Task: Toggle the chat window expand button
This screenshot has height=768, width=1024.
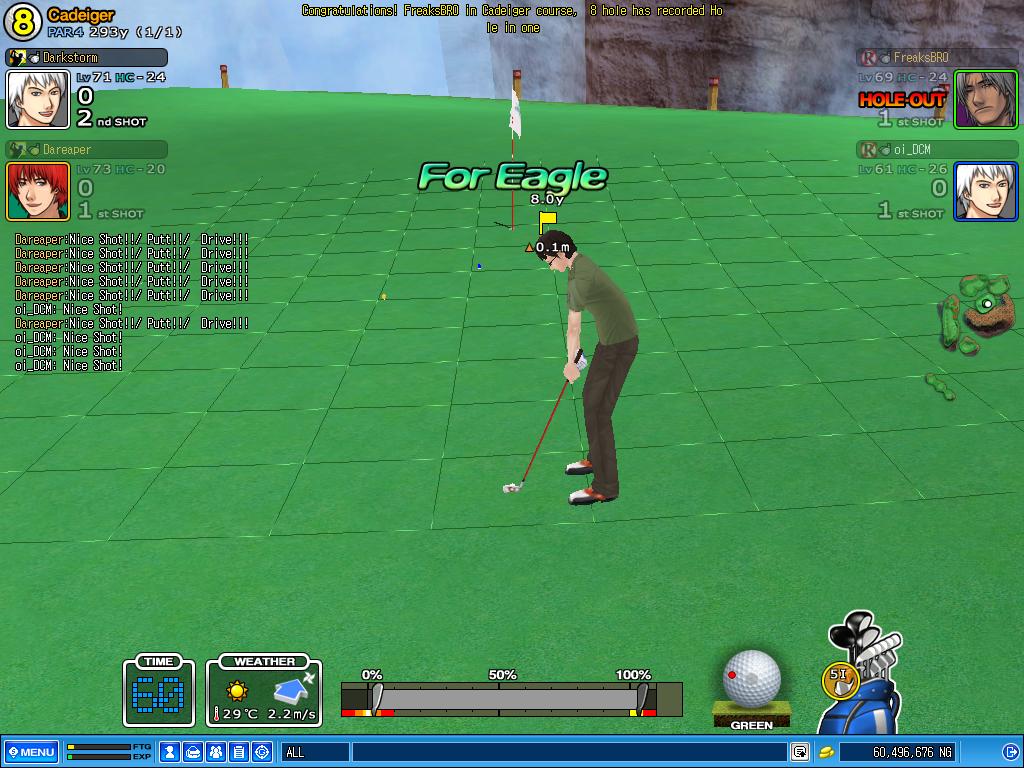Action: tap(800, 752)
